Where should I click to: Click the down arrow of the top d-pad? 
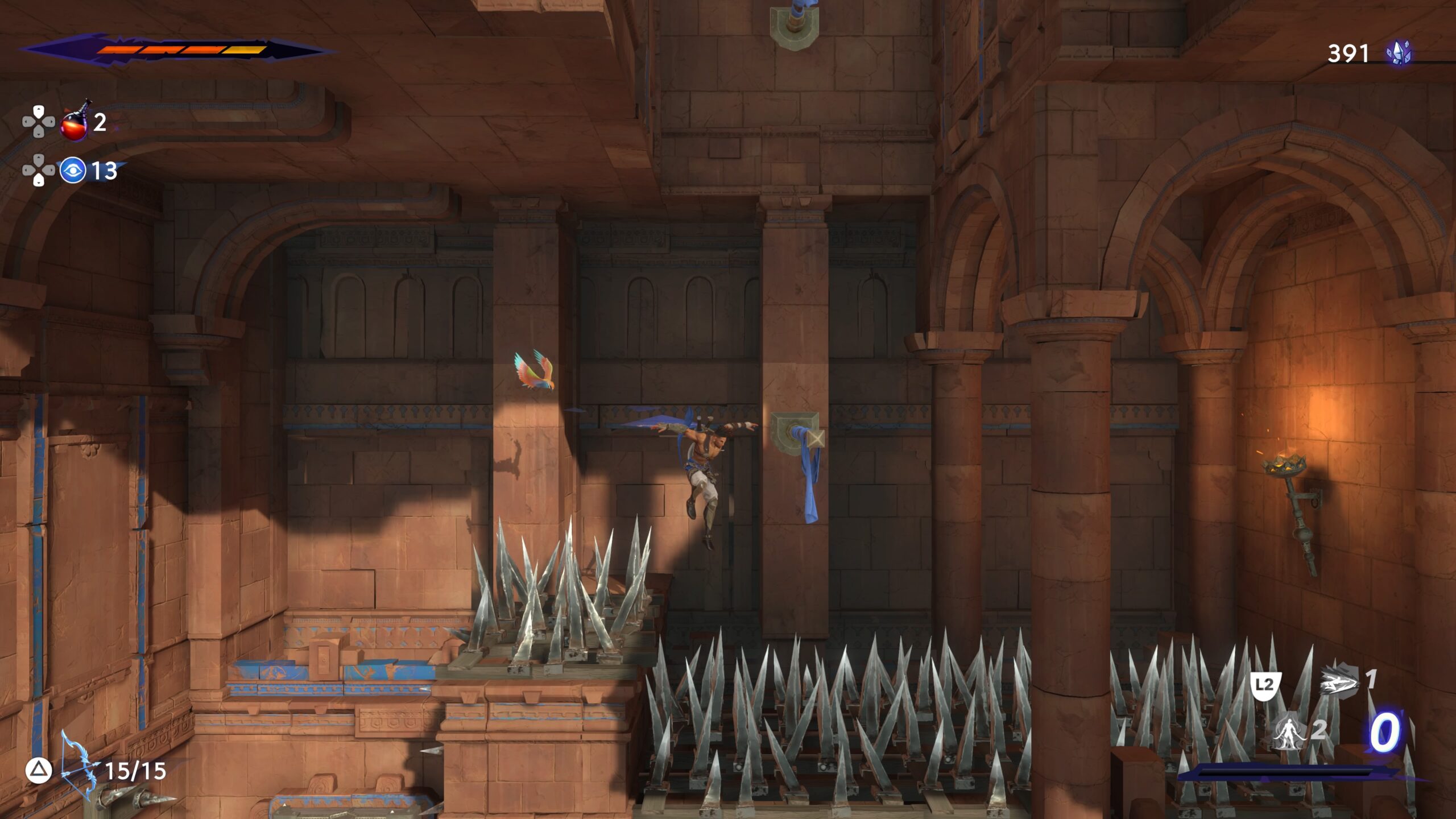point(38,133)
